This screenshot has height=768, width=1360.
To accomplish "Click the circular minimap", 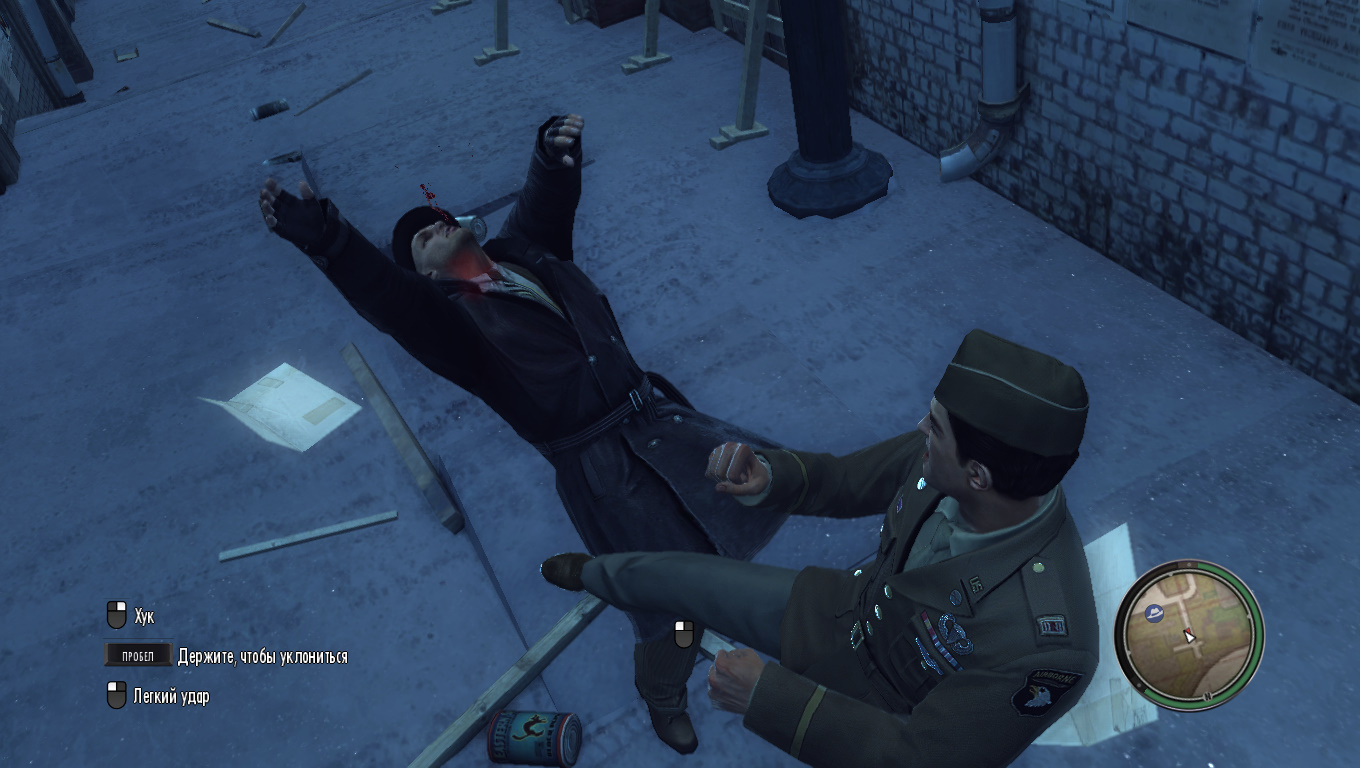I will click(x=1189, y=635).
